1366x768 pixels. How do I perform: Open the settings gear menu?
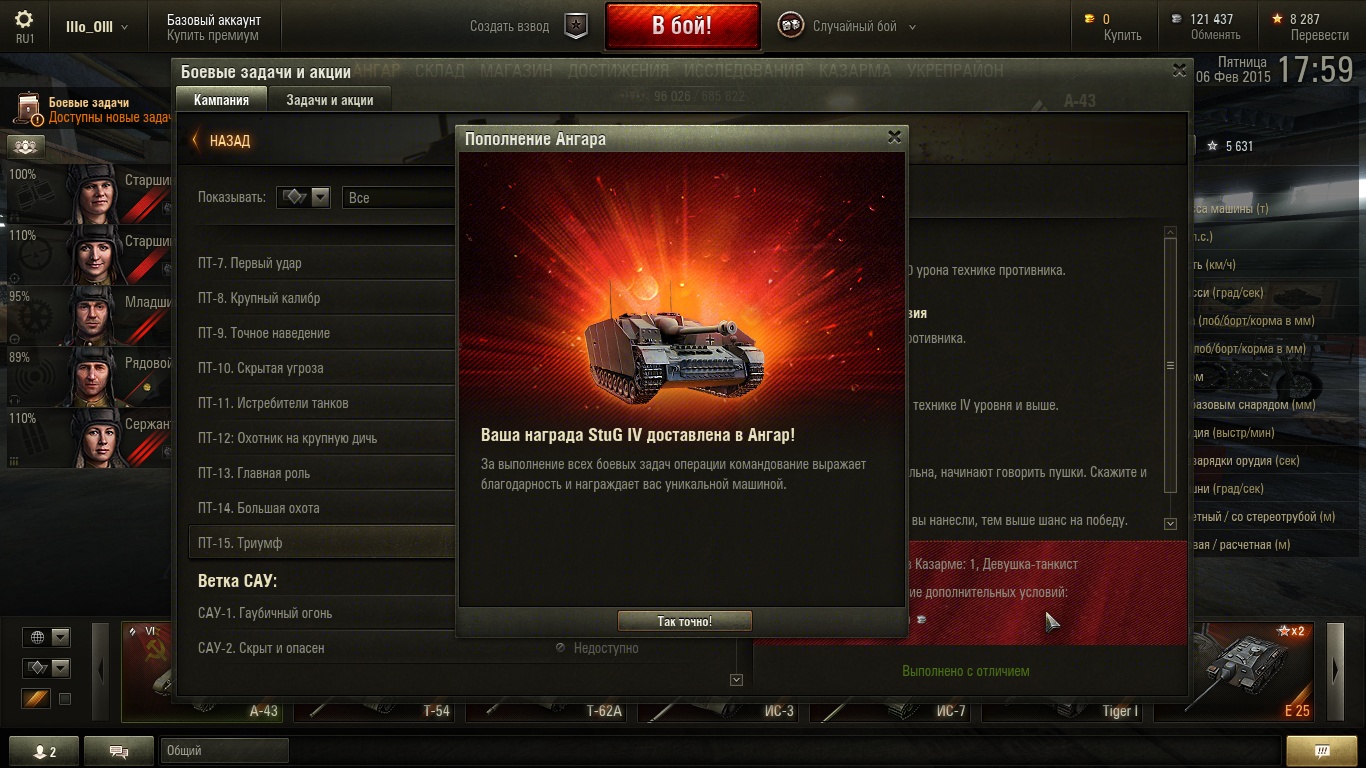(x=25, y=20)
